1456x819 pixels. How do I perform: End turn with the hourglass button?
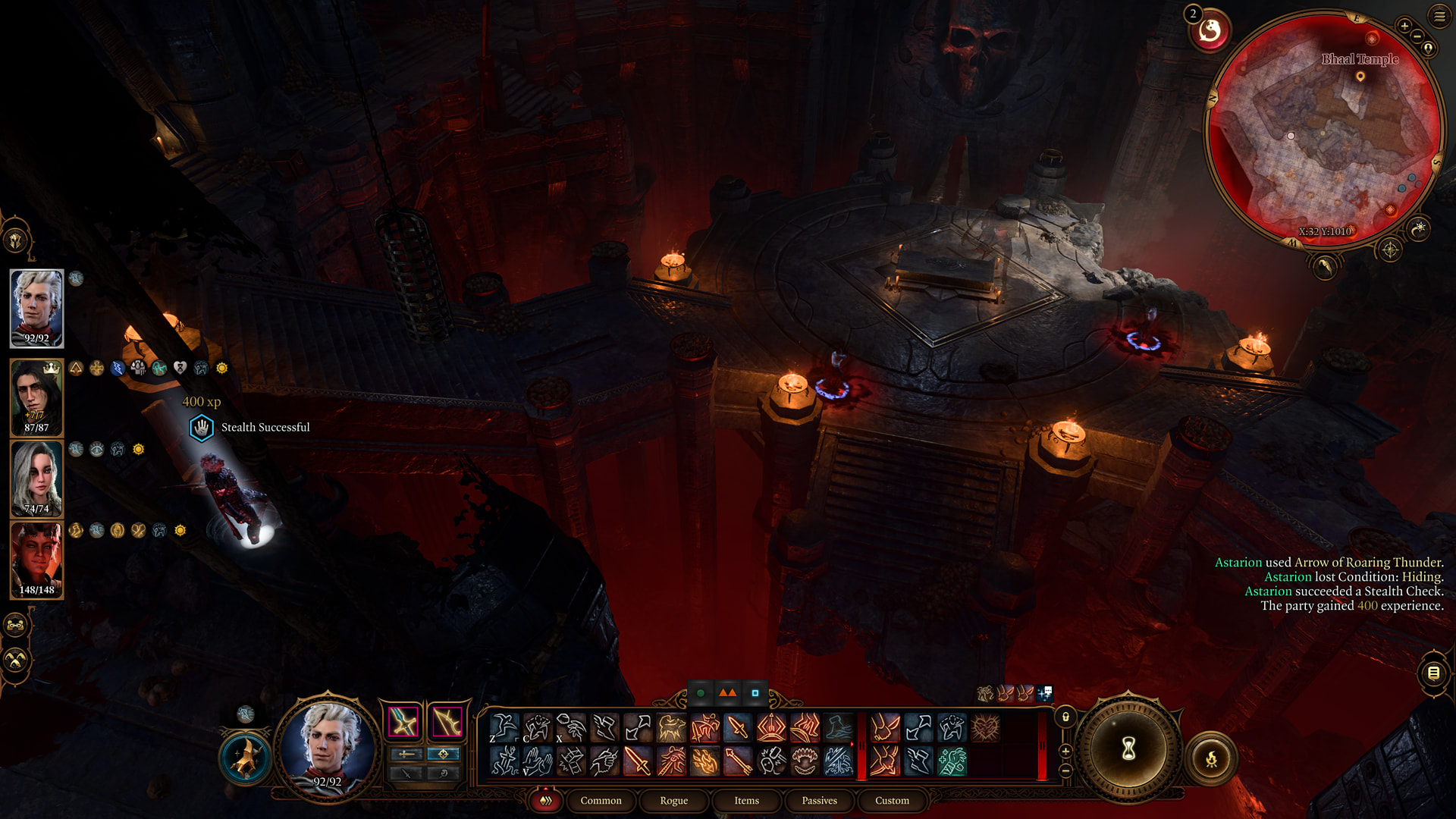click(x=1128, y=749)
